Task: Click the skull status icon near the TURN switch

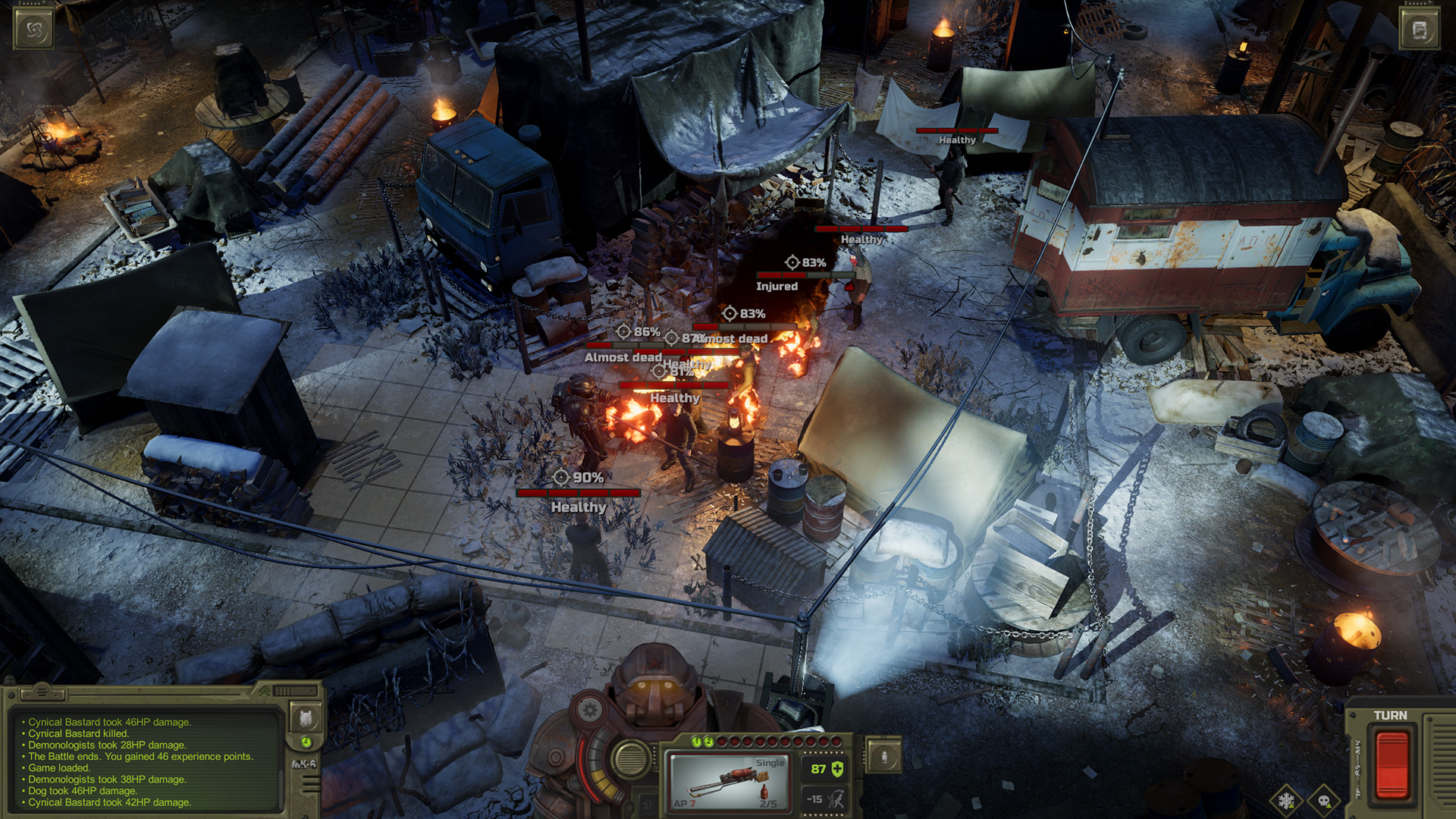Action: [1324, 800]
